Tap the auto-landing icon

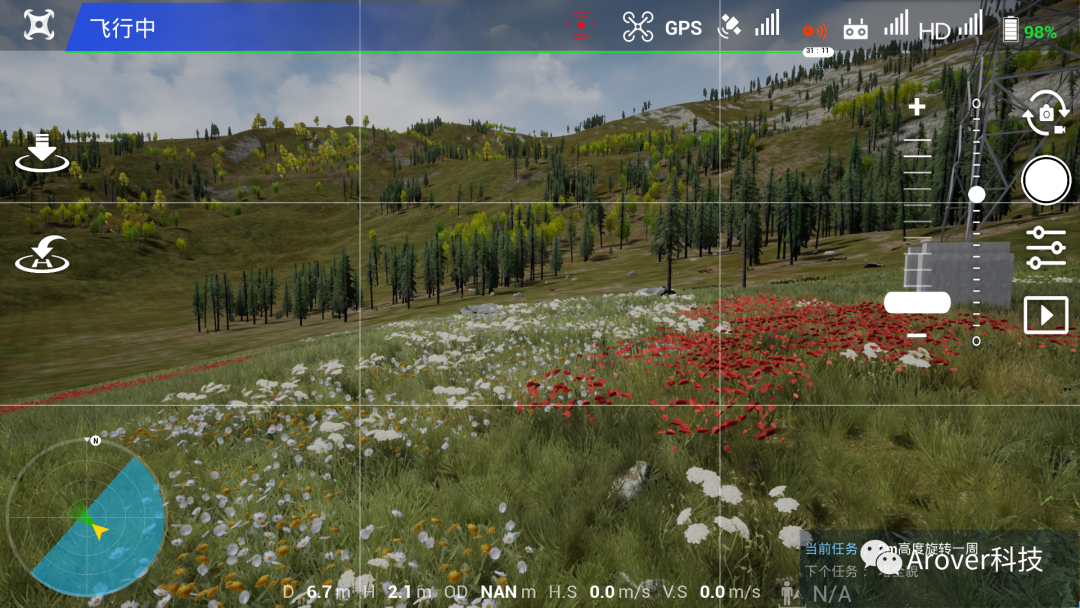coord(41,153)
